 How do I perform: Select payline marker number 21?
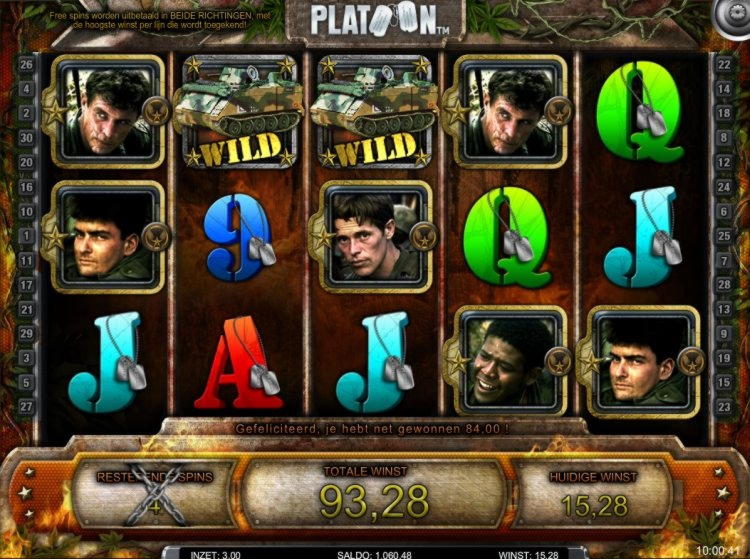point(26,309)
